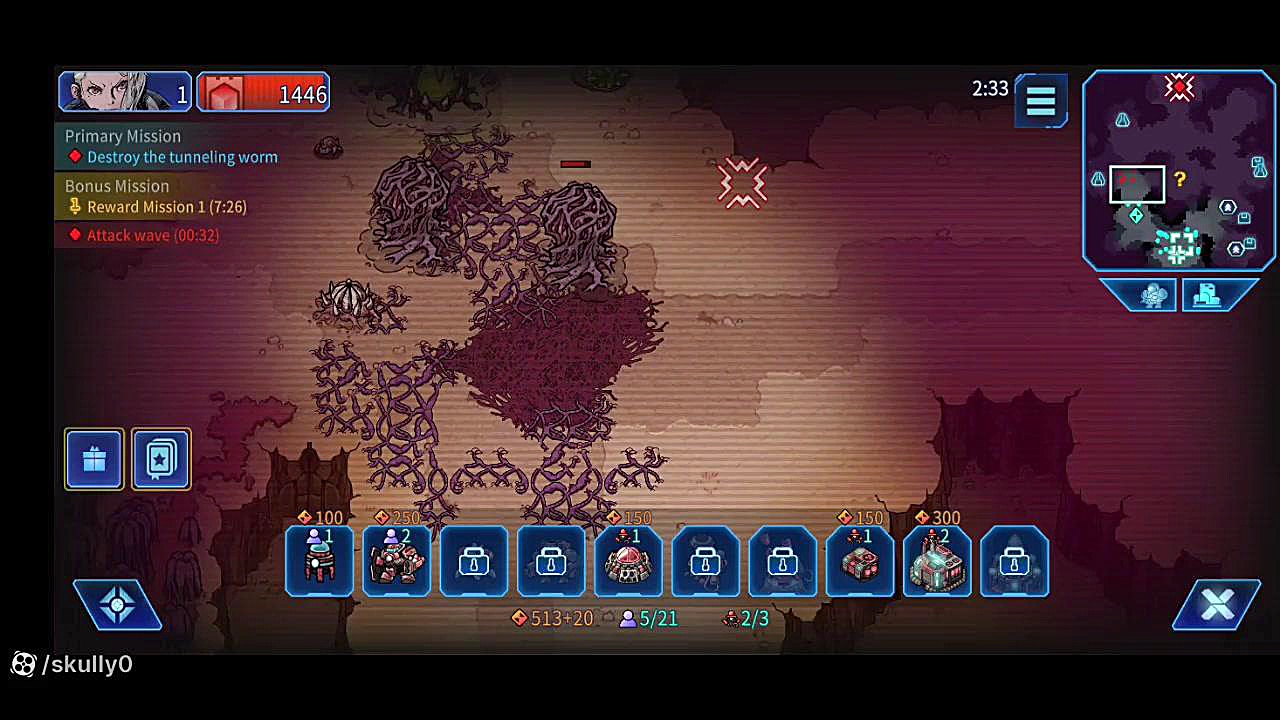Select the units button below the minimap
This screenshot has height=720, width=1280.
(1152, 295)
